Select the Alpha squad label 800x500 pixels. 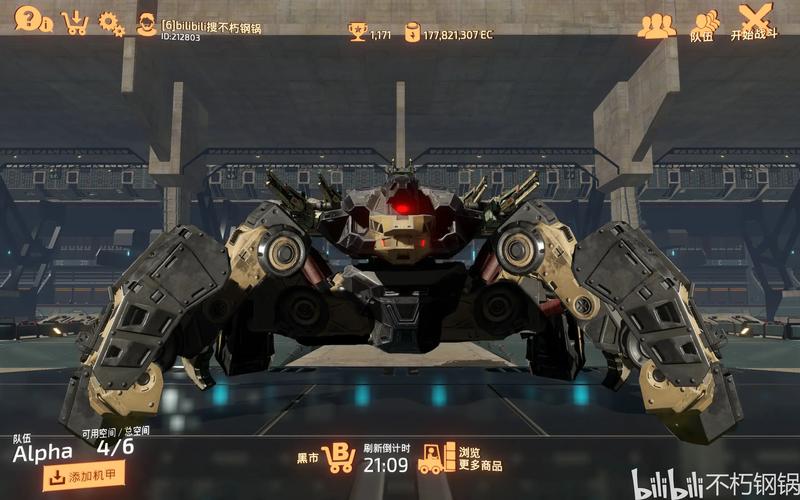pos(42,453)
